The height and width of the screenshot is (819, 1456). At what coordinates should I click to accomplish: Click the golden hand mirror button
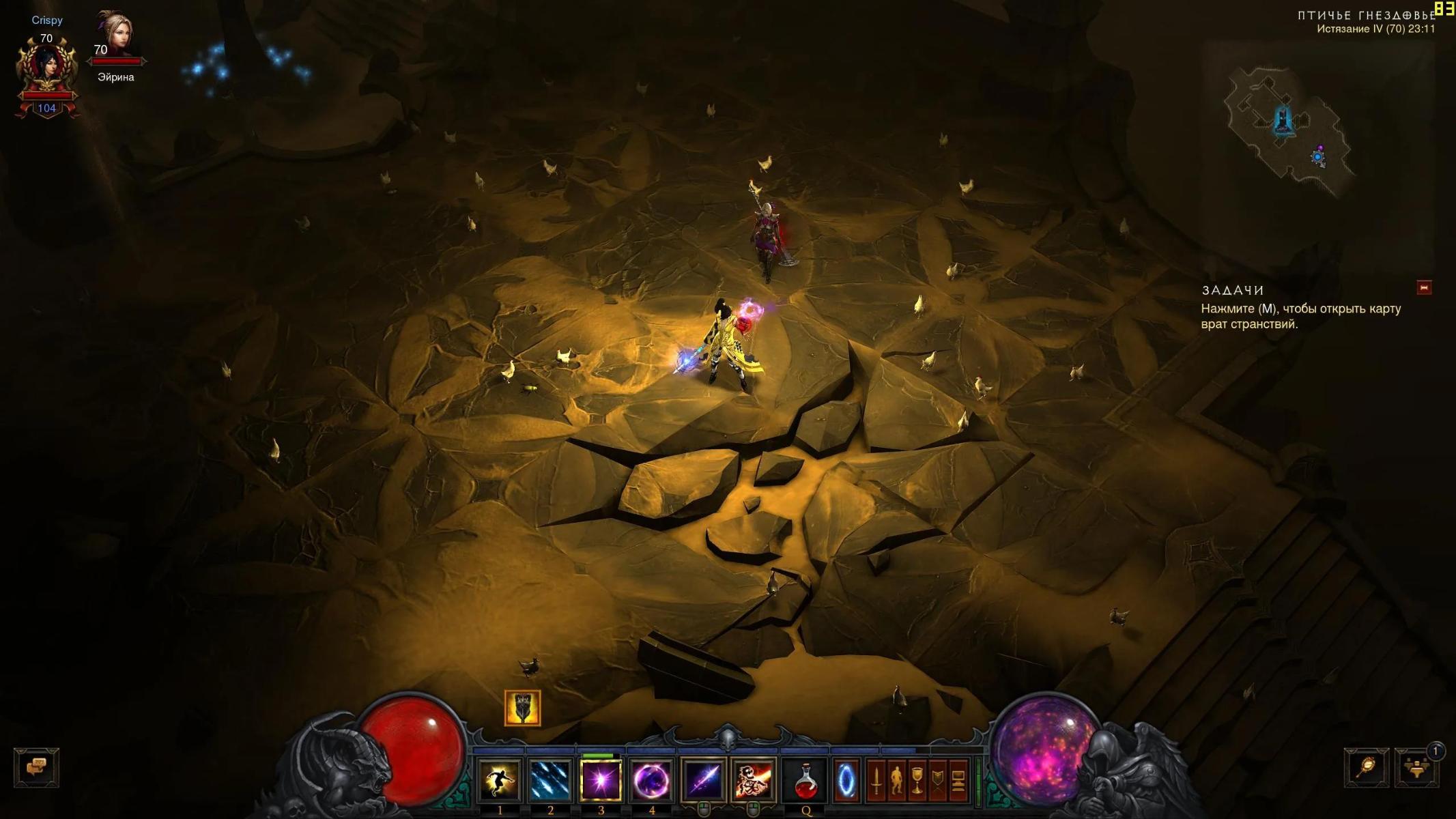point(1367,768)
